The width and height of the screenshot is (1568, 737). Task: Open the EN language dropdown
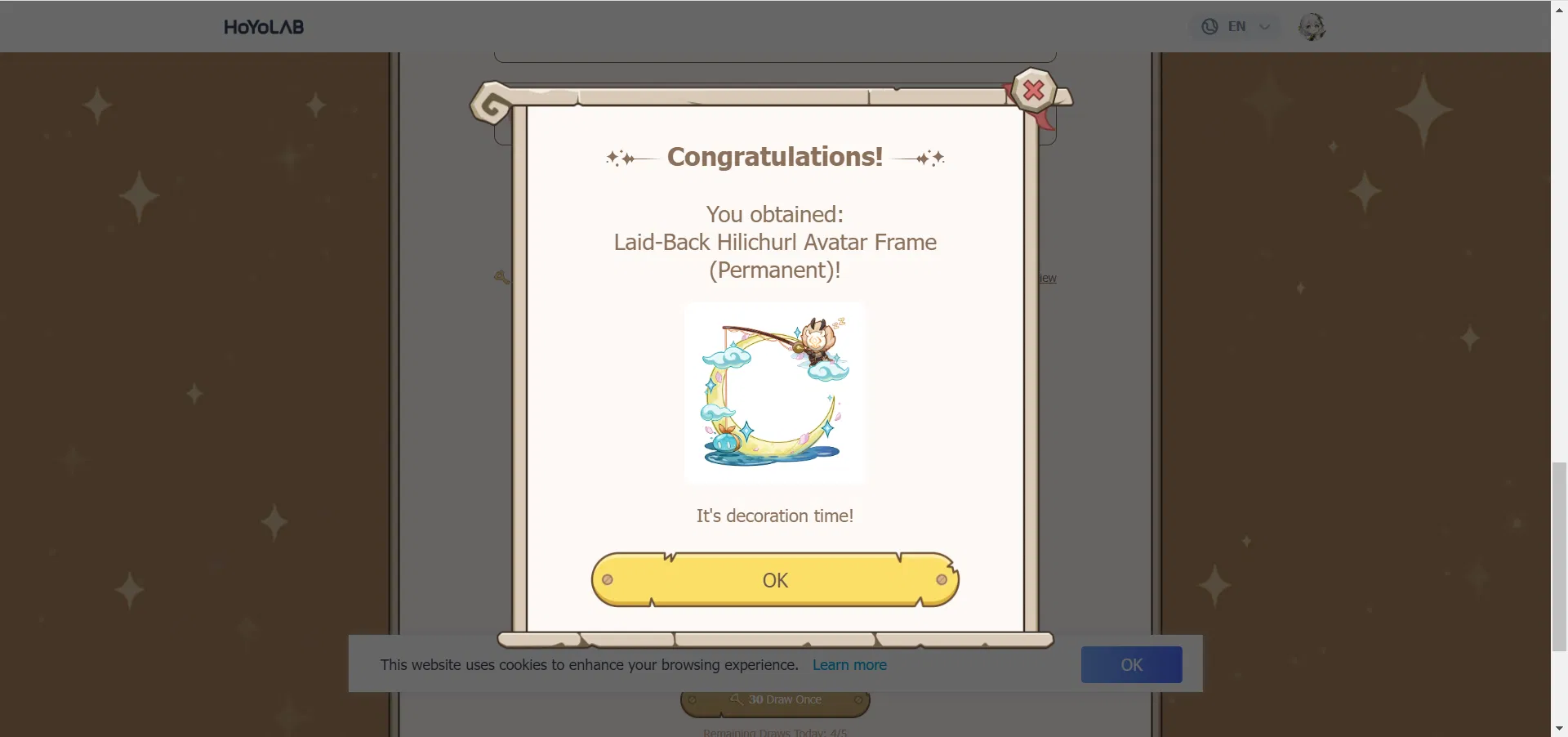[1237, 26]
